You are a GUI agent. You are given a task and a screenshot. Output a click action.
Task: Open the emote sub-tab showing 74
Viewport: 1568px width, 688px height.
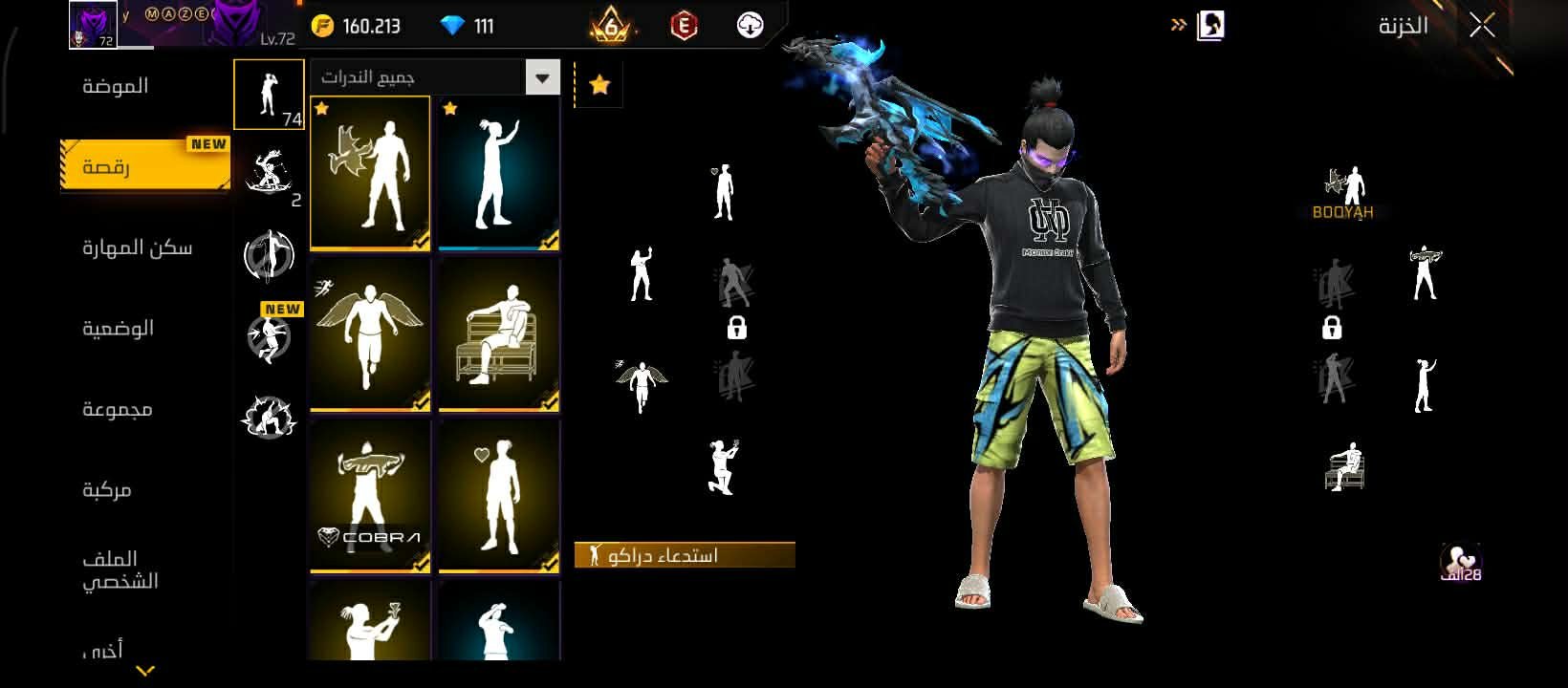pos(269,95)
